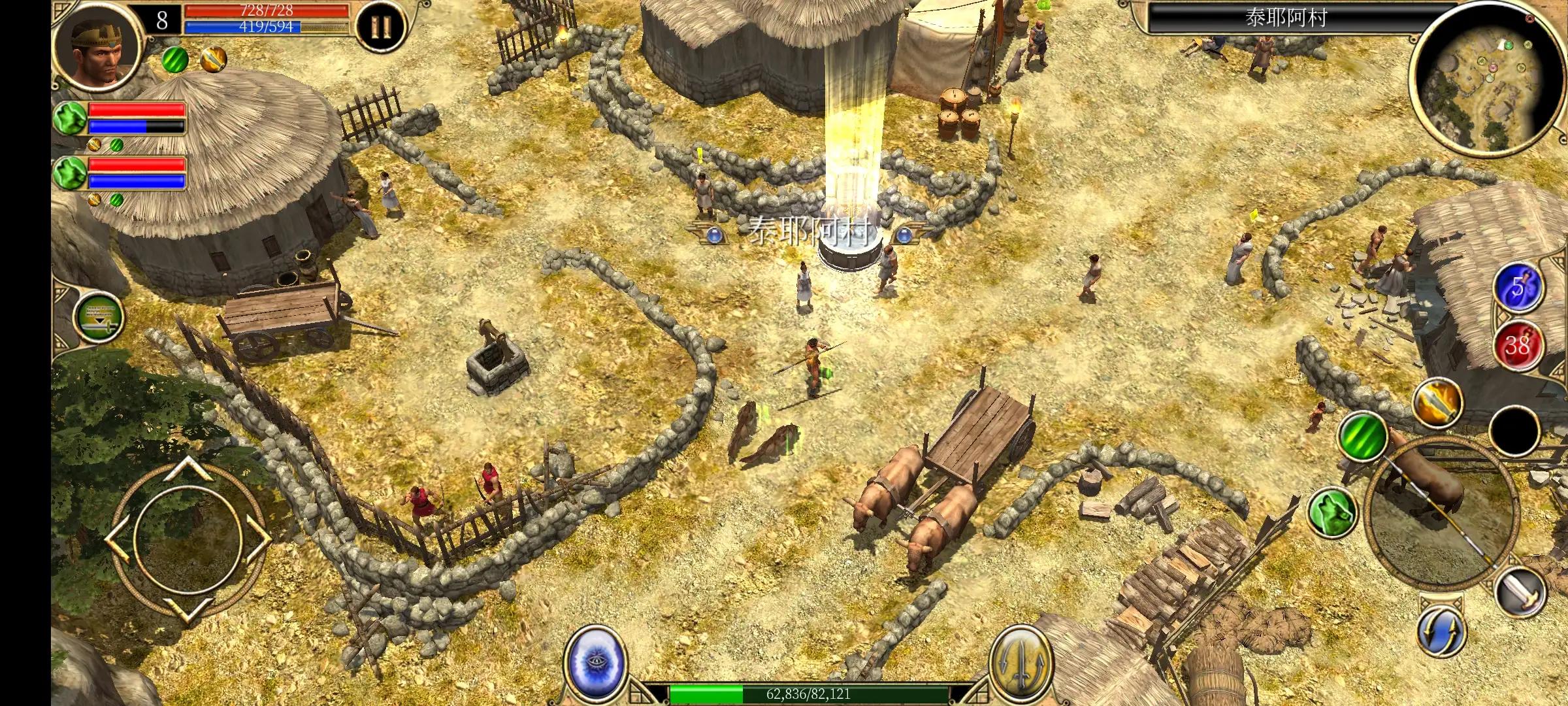The width and height of the screenshot is (1568, 706).
Task: Cast the green streaks skill above the wolf skill
Action: pyautogui.click(x=1363, y=435)
